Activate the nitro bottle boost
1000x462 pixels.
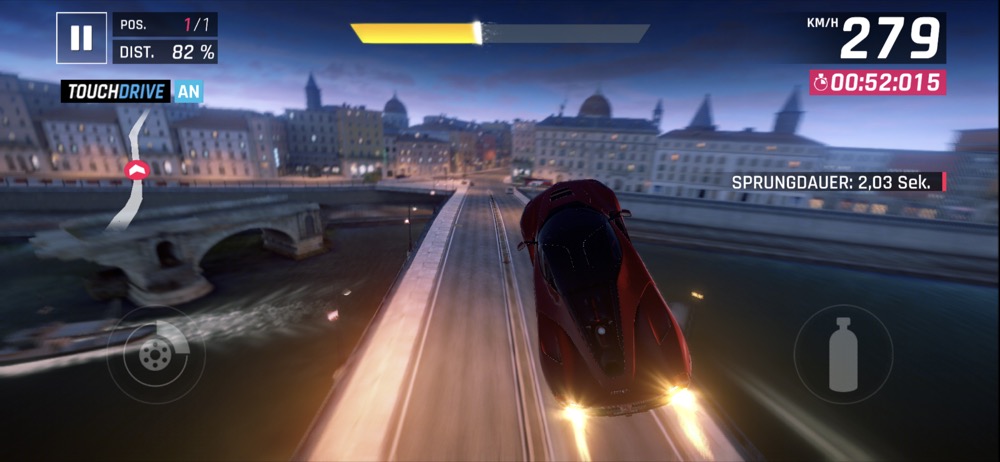[843, 354]
